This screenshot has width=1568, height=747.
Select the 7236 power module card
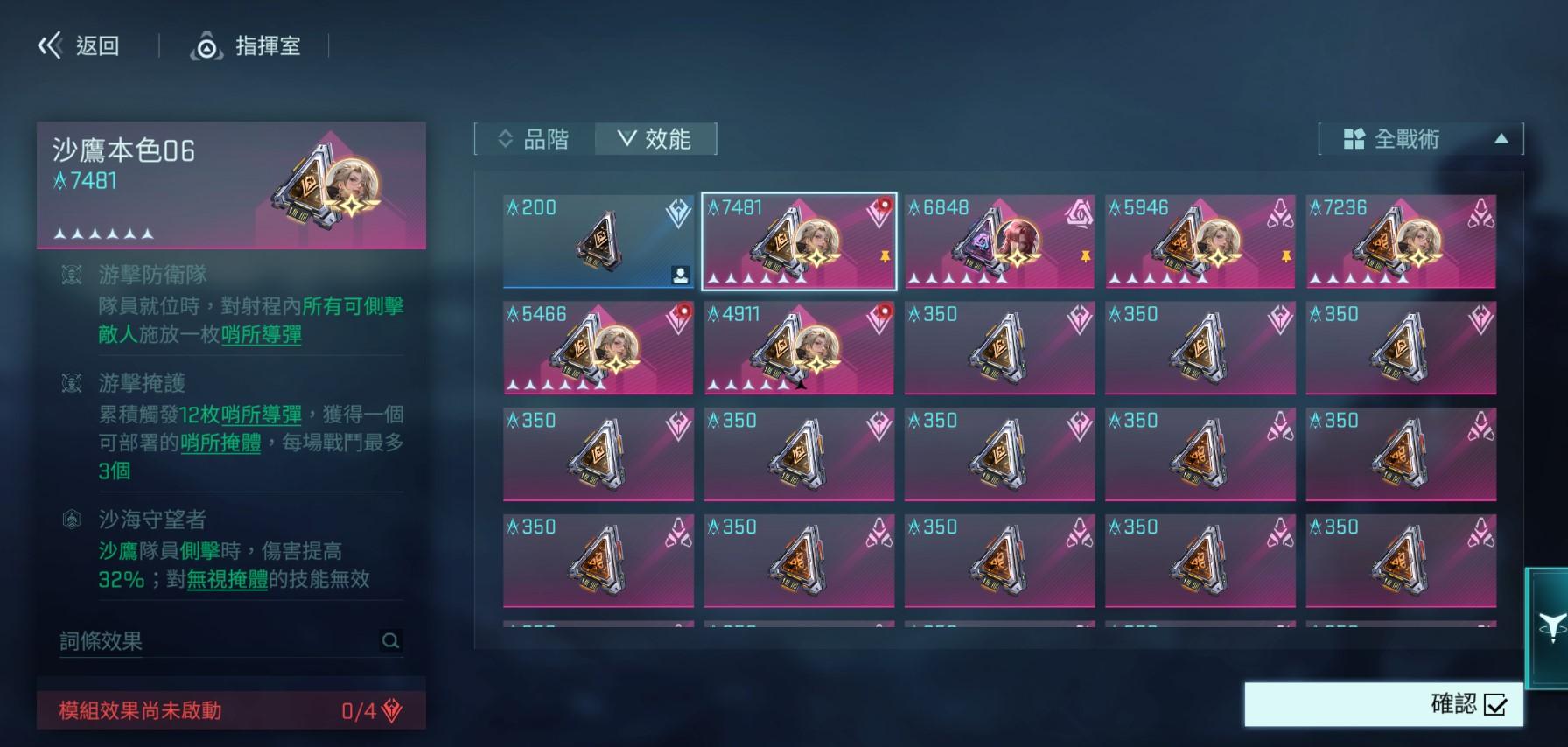(1400, 241)
